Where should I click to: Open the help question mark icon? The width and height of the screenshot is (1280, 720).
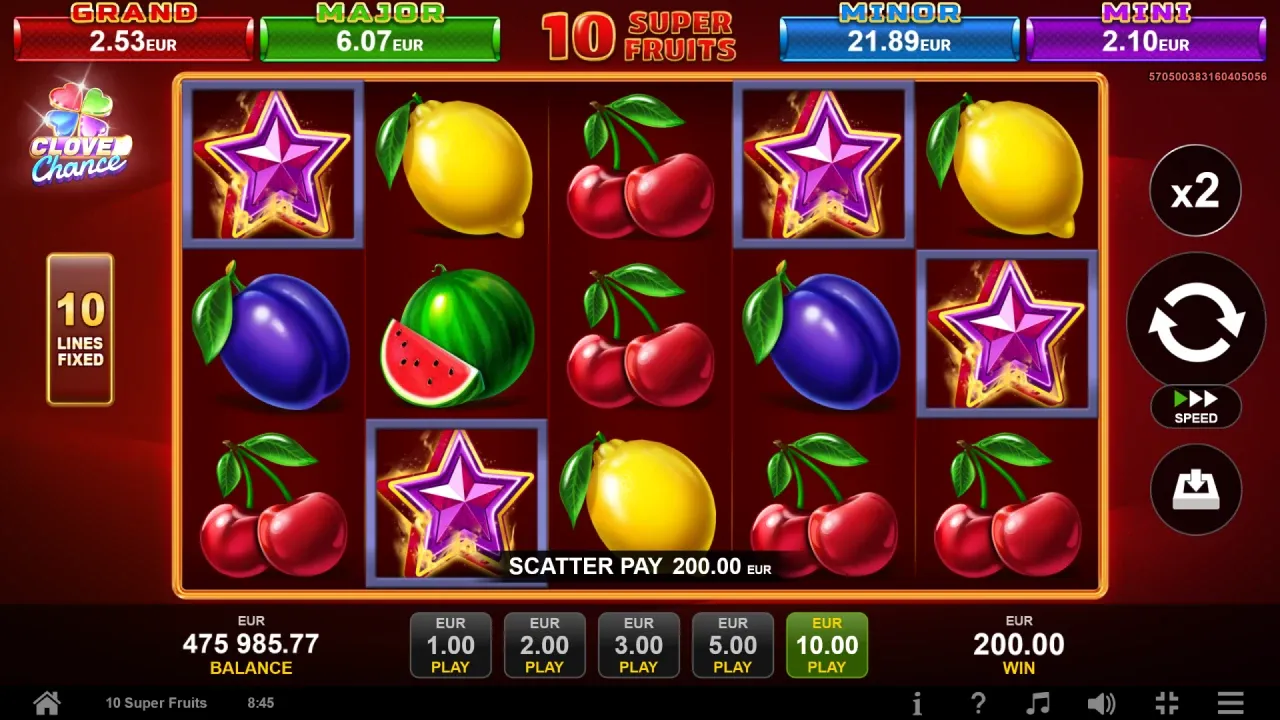click(978, 703)
